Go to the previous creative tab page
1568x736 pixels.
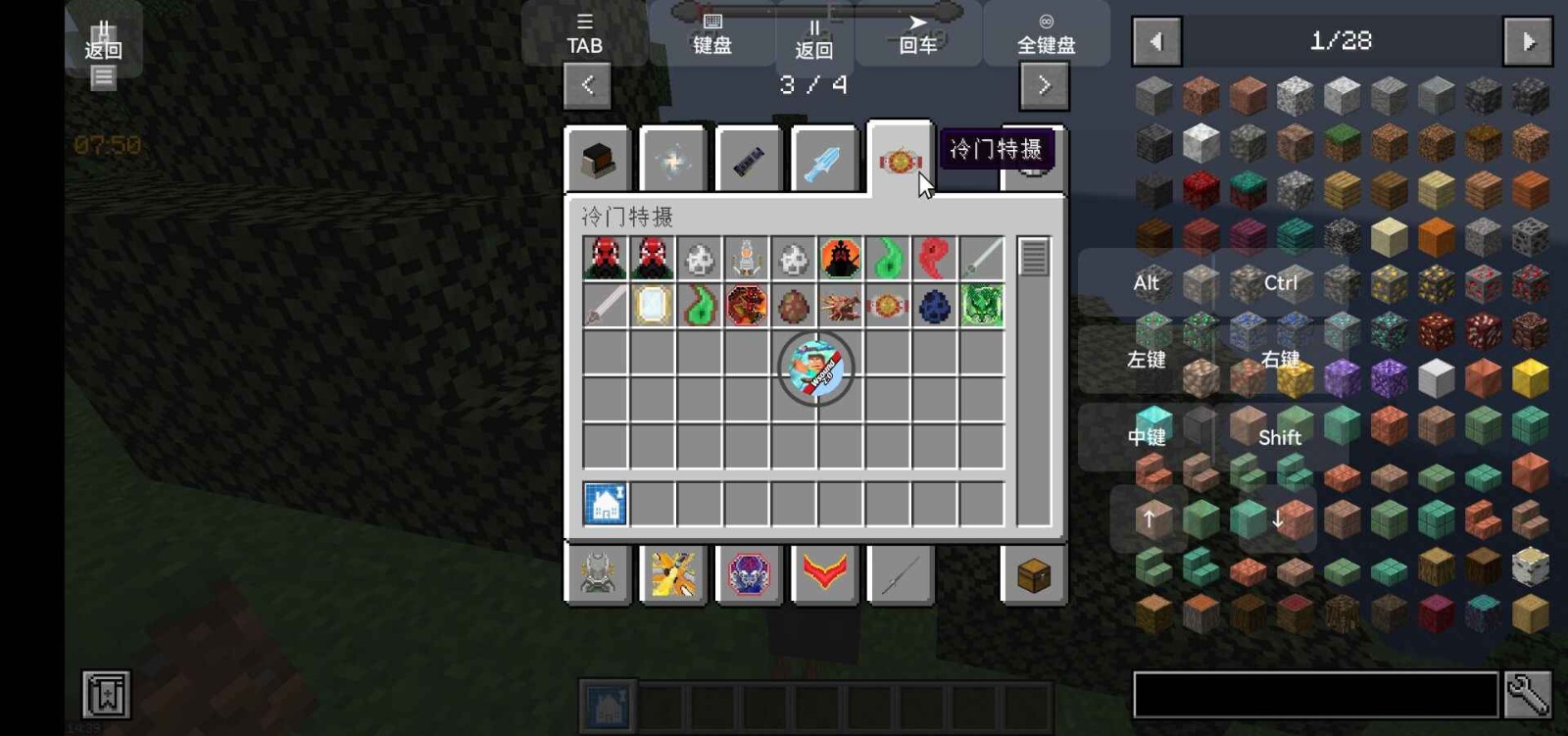pos(587,85)
